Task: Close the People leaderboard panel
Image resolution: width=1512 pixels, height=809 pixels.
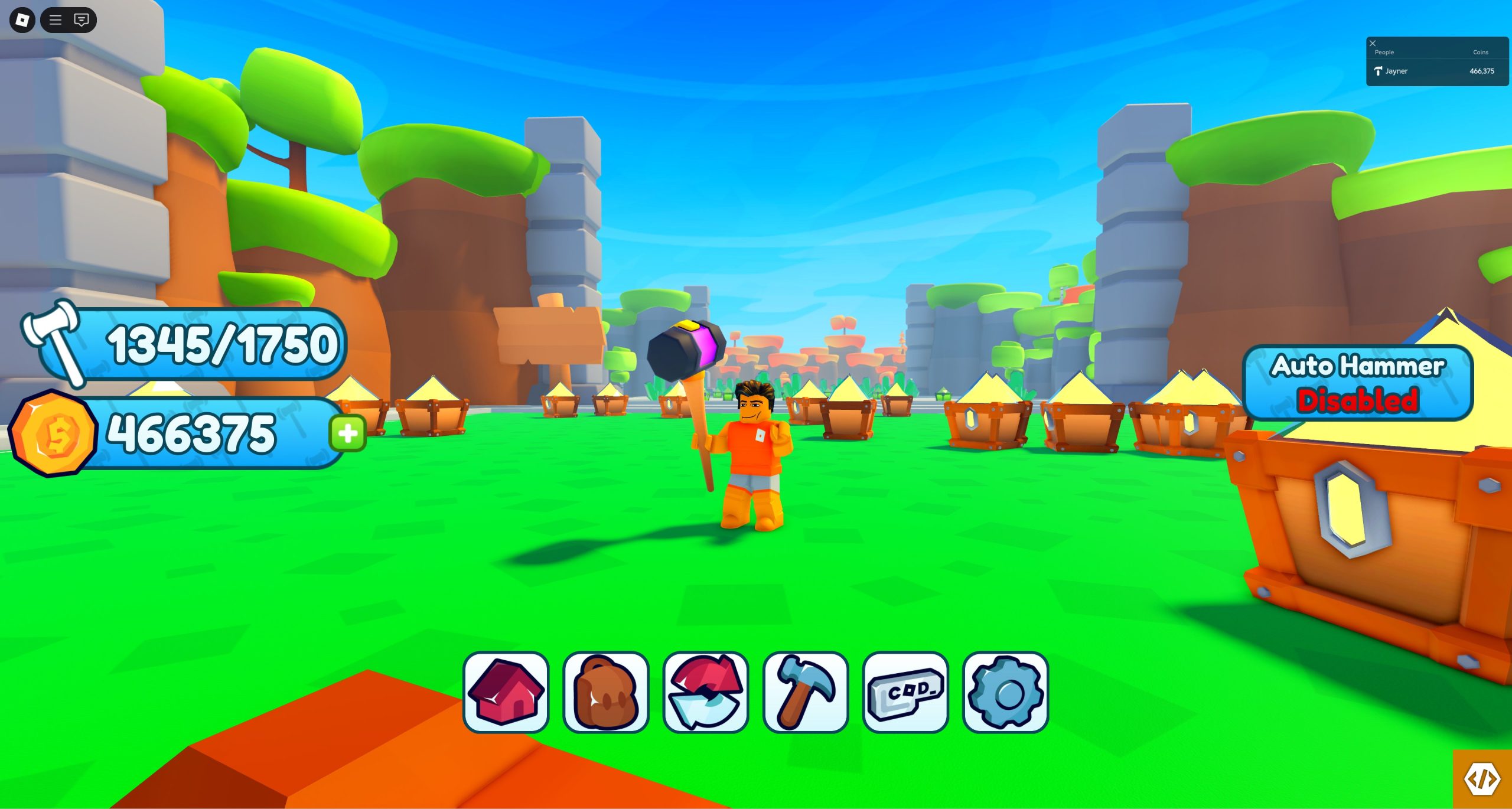Action: (1373, 43)
